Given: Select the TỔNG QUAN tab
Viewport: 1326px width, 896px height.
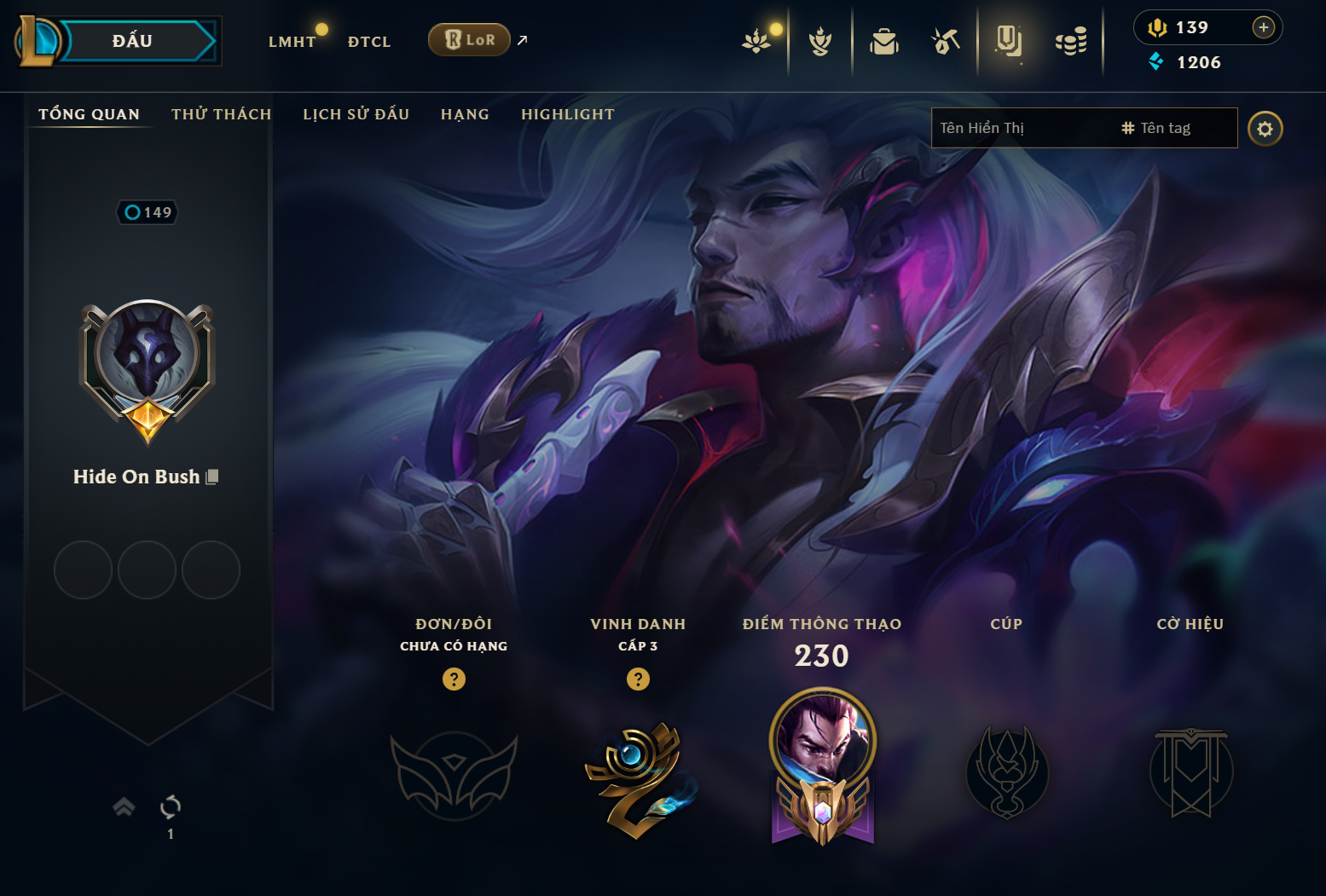Looking at the screenshot, I should click(x=89, y=114).
